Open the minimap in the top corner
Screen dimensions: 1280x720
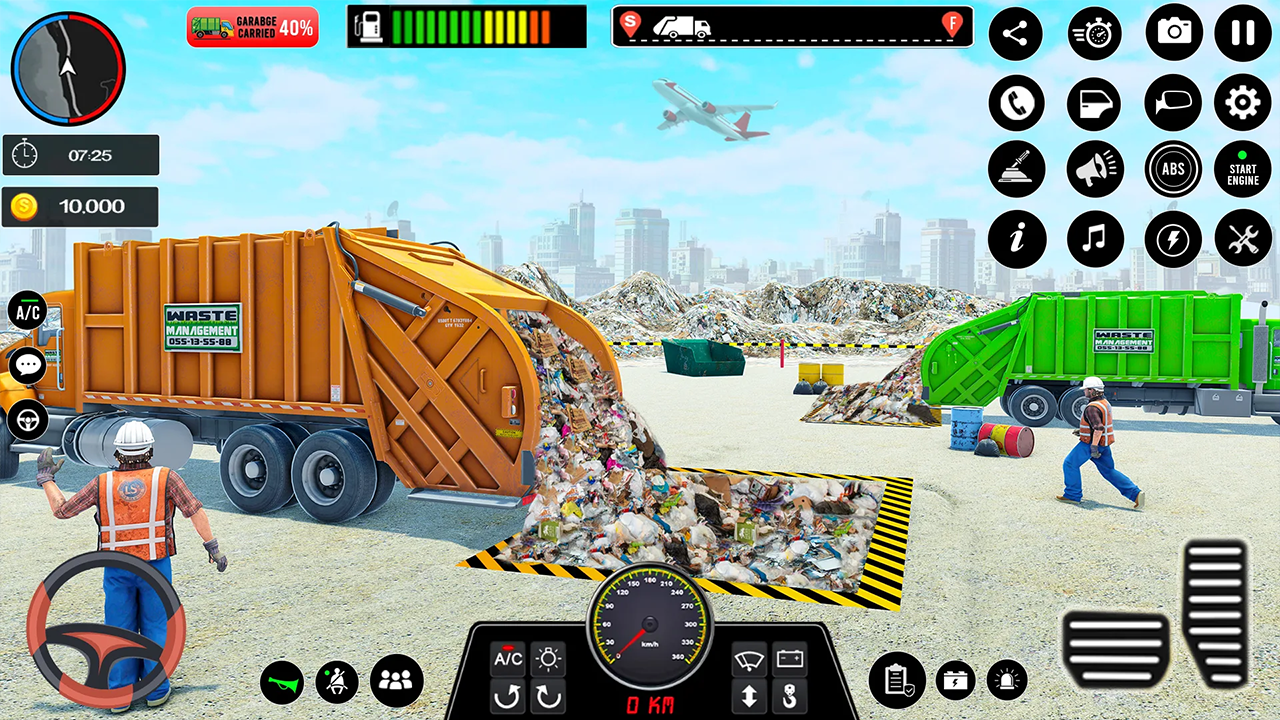coord(68,68)
